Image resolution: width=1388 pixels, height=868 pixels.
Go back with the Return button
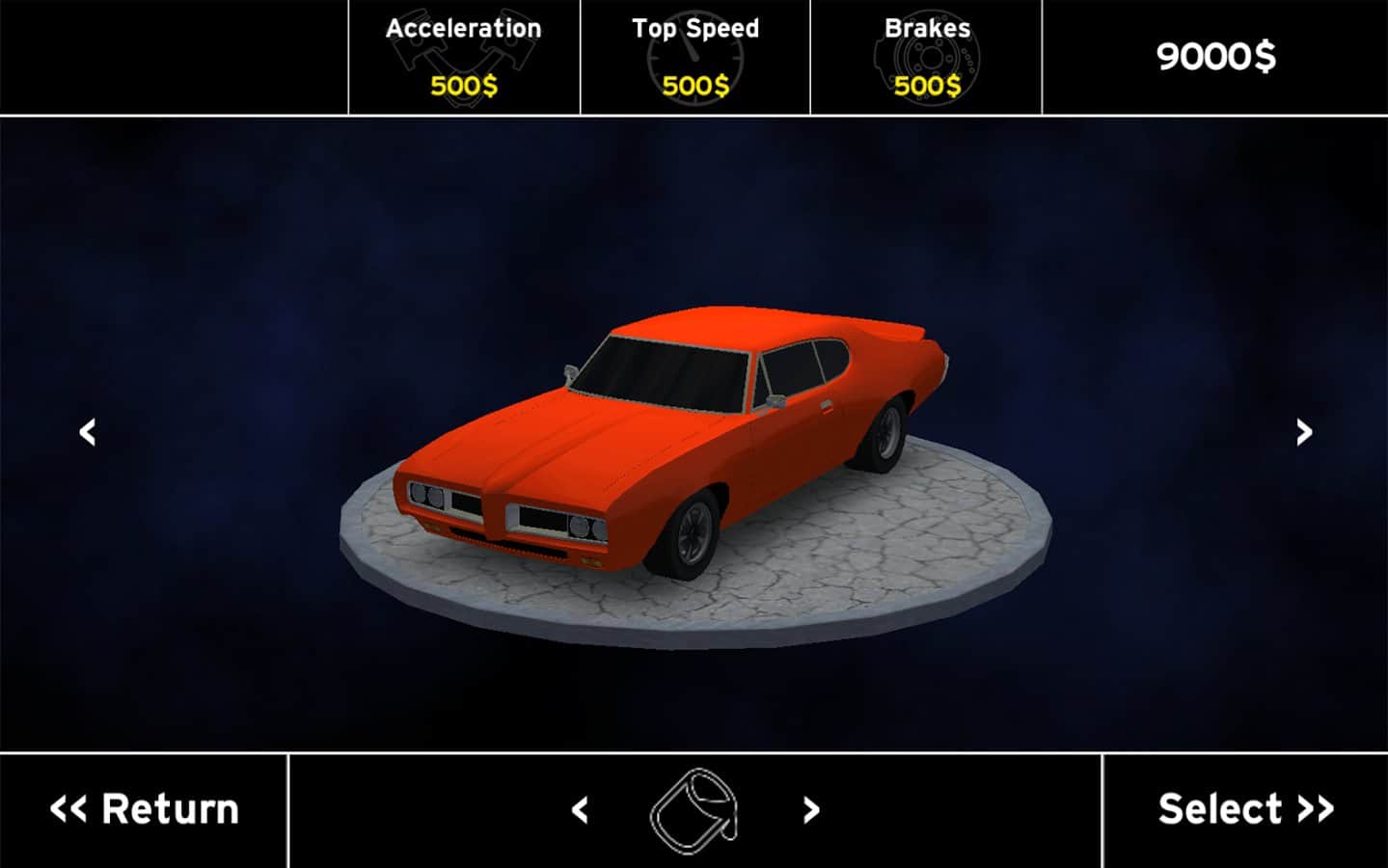coord(144,810)
